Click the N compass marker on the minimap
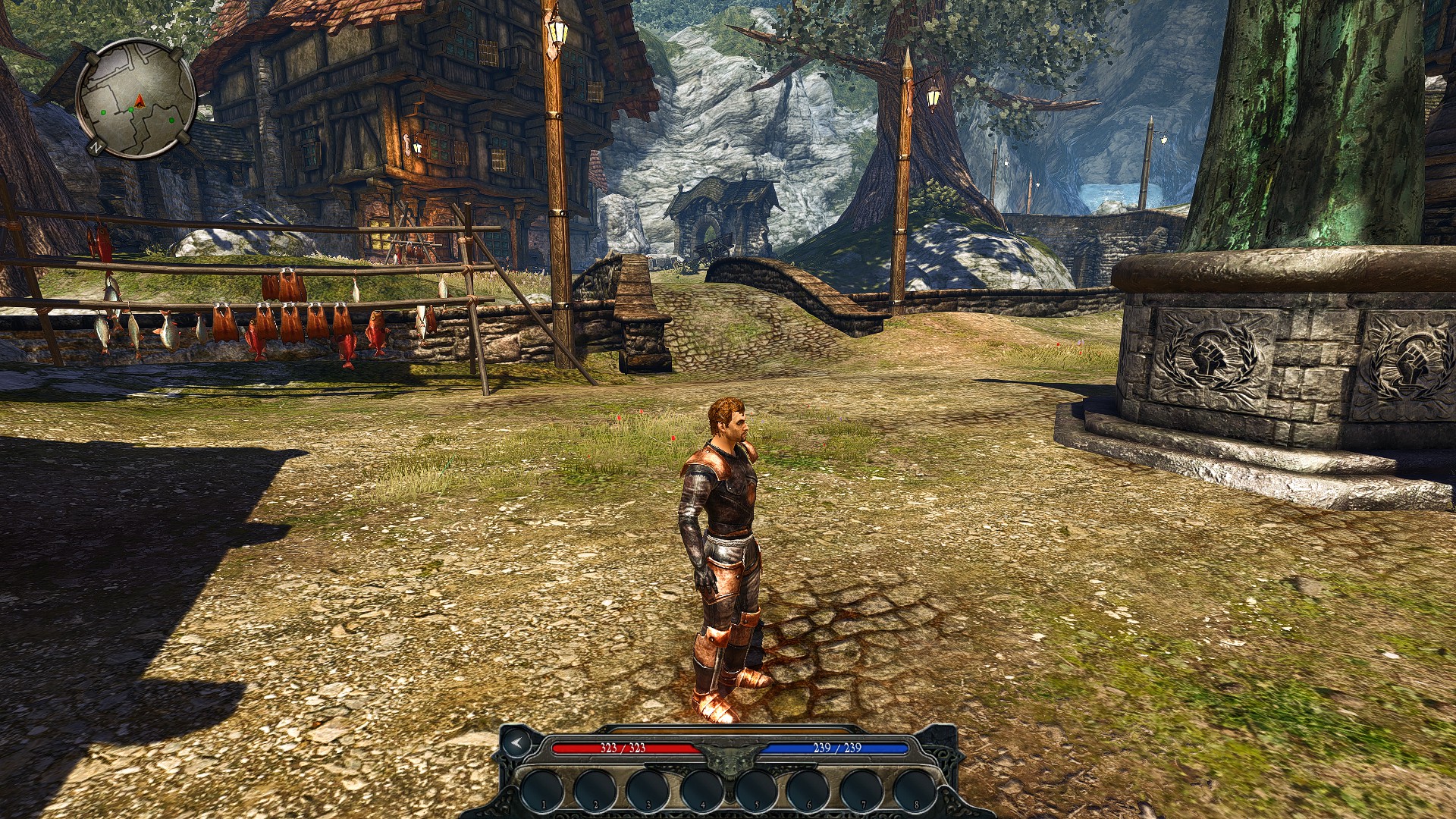1456x819 pixels. pyautogui.click(x=96, y=147)
